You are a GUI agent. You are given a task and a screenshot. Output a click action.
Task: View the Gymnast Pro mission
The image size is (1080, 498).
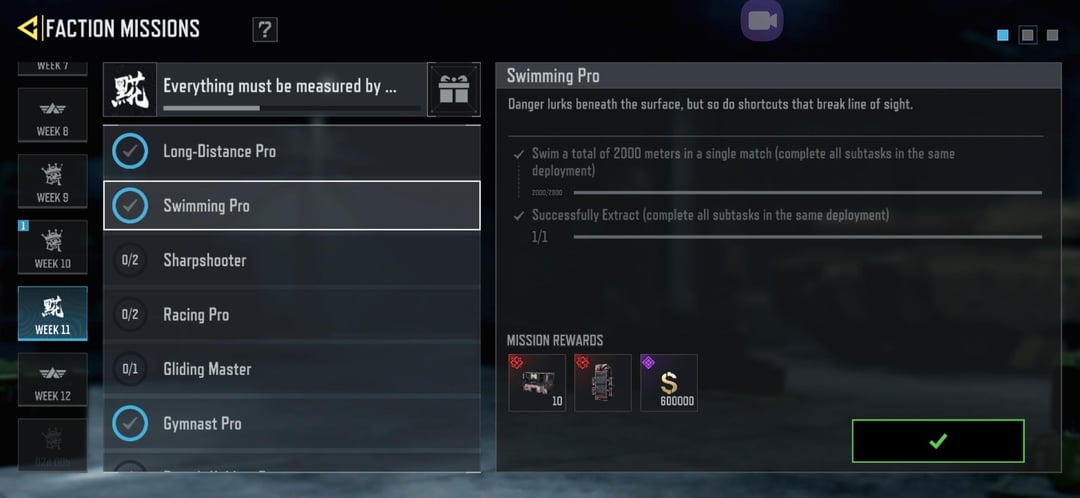pyautogui.click(x=291, y=424)
